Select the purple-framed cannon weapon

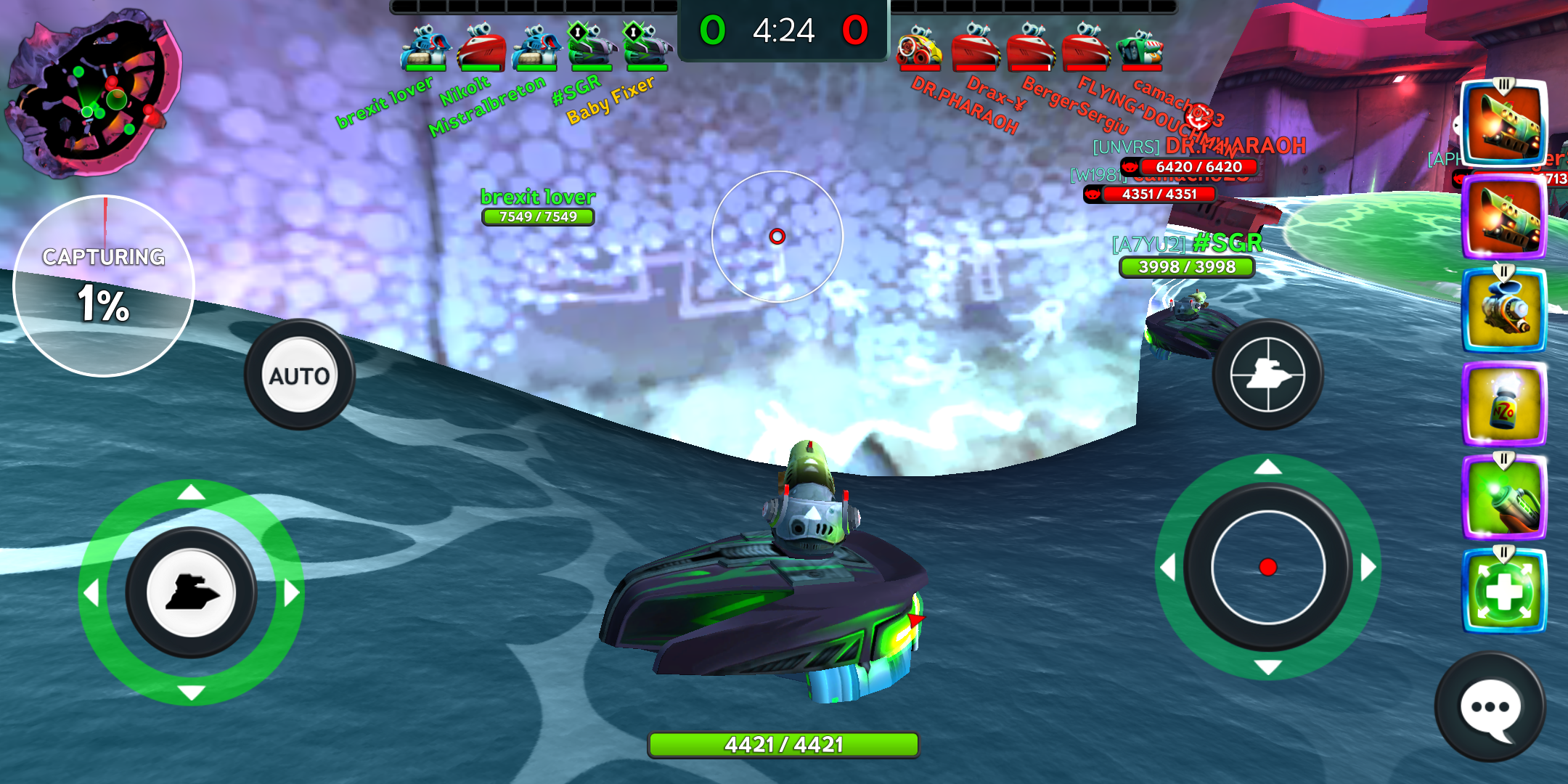tap(1503, 217)
